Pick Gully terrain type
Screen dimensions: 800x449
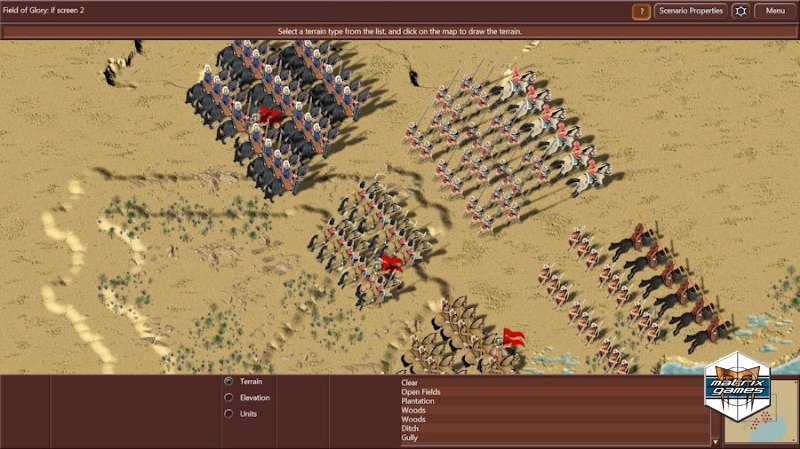(x=410, y=438)
